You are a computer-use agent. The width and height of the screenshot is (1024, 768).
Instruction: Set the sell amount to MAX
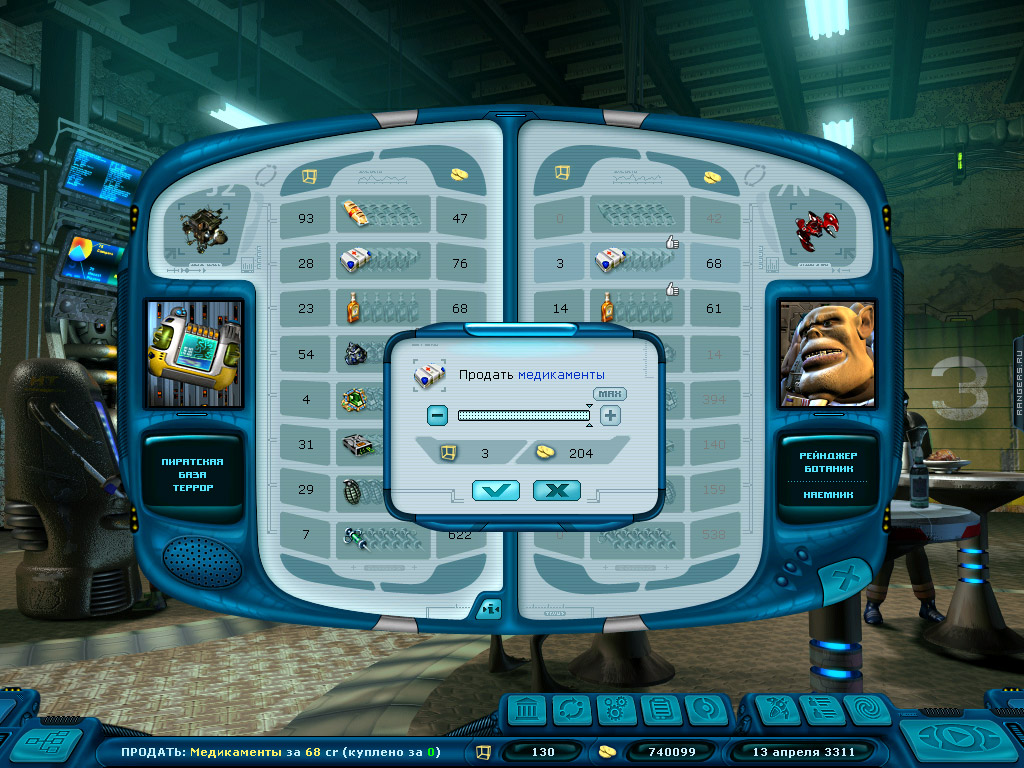point(607,394)
